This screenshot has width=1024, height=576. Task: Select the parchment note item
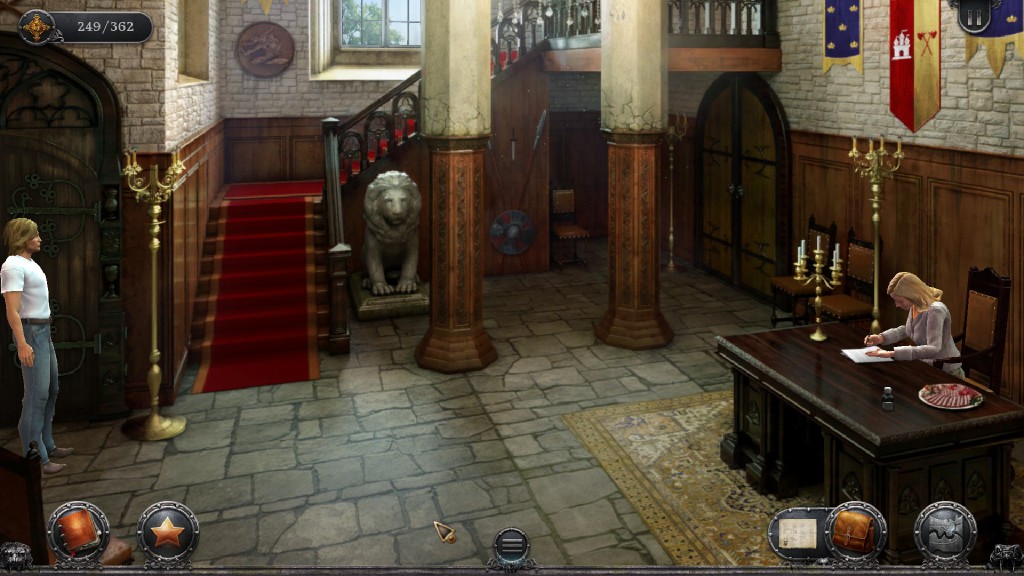pos(799,533)
